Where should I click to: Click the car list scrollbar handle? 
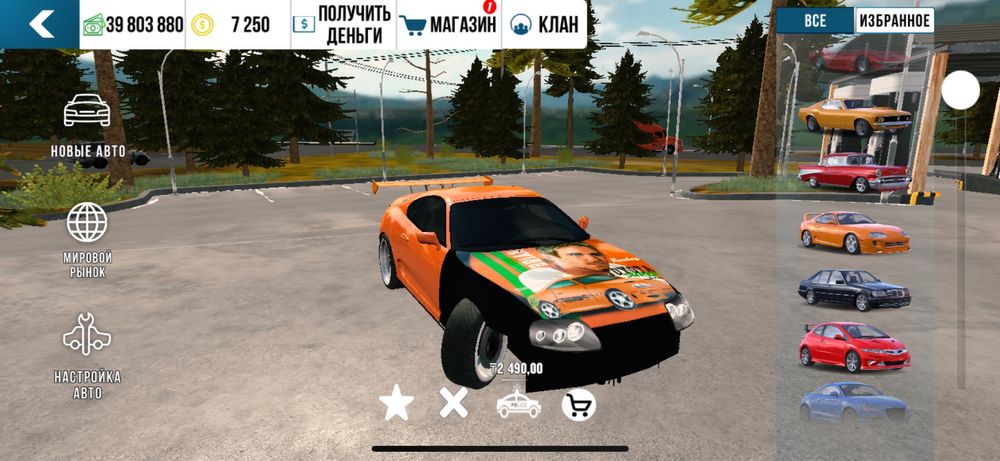(x=961, y=91)
